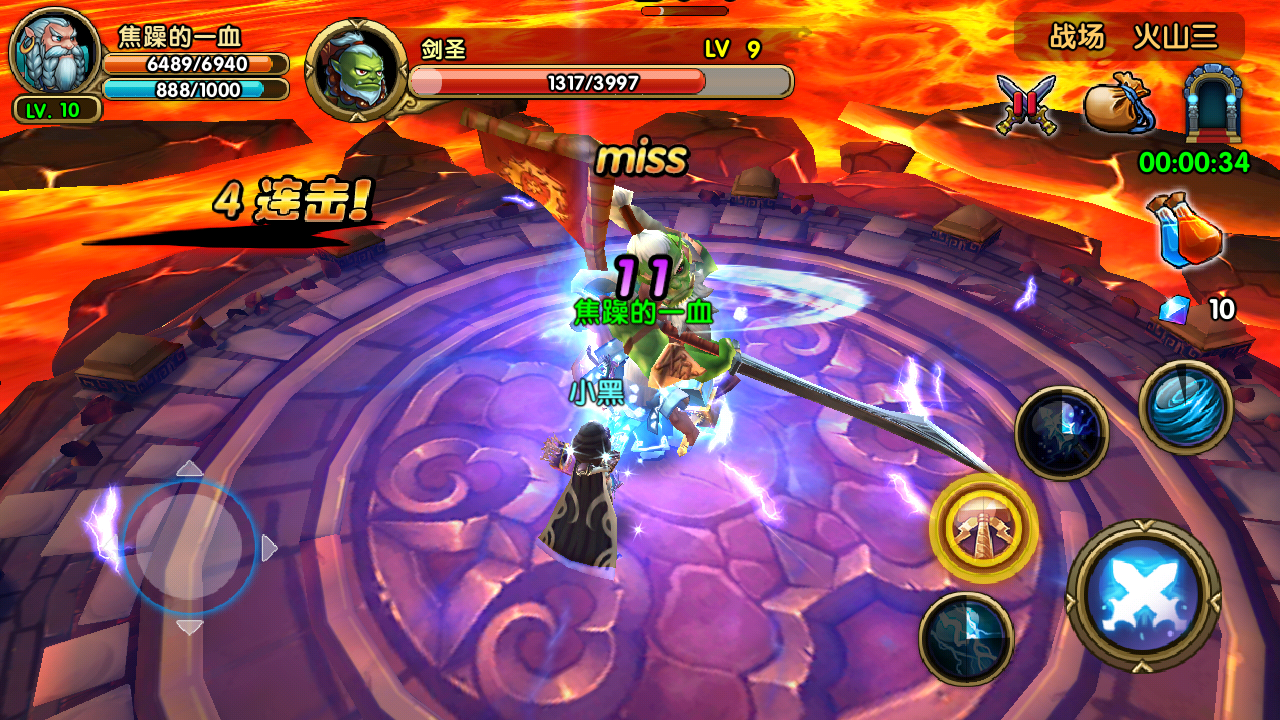Click the virtual joystick center pad
Screen dimensions: 1280x720
pos(189,547)
